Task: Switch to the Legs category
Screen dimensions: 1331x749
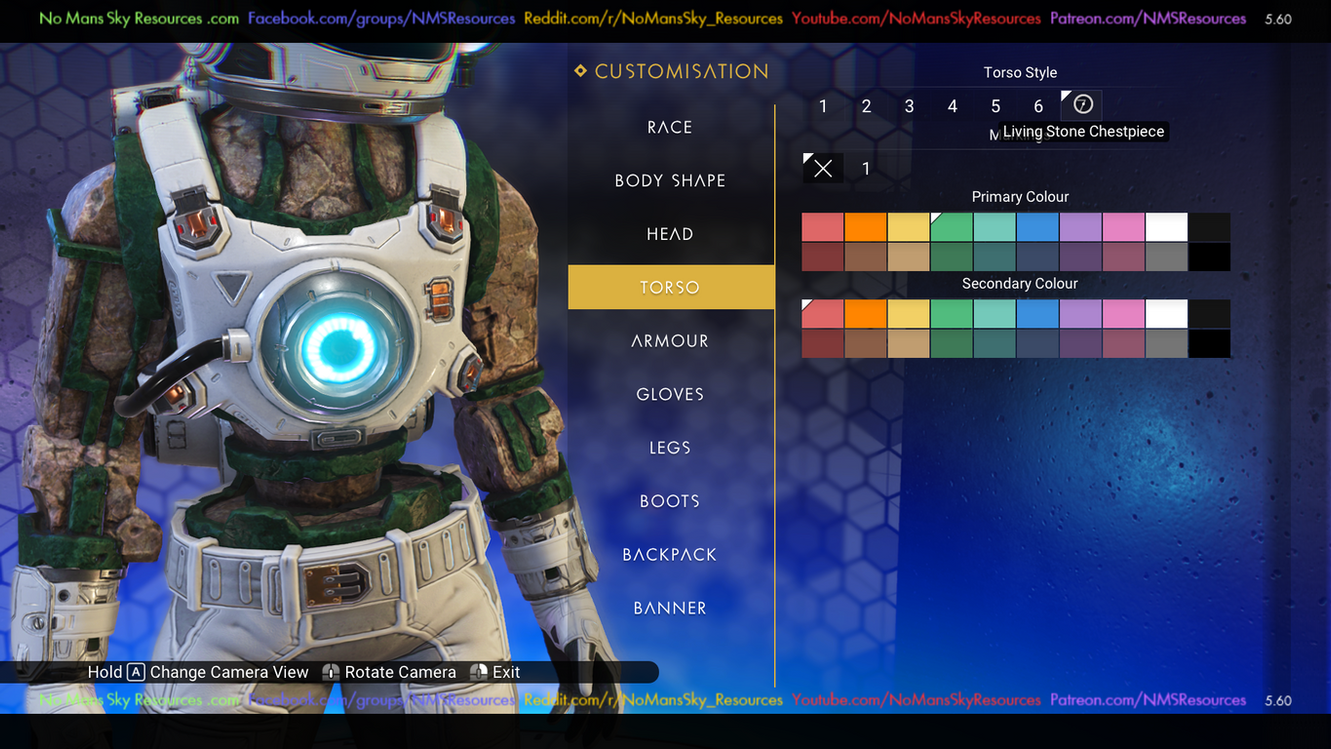Action: tap(670, 448)
